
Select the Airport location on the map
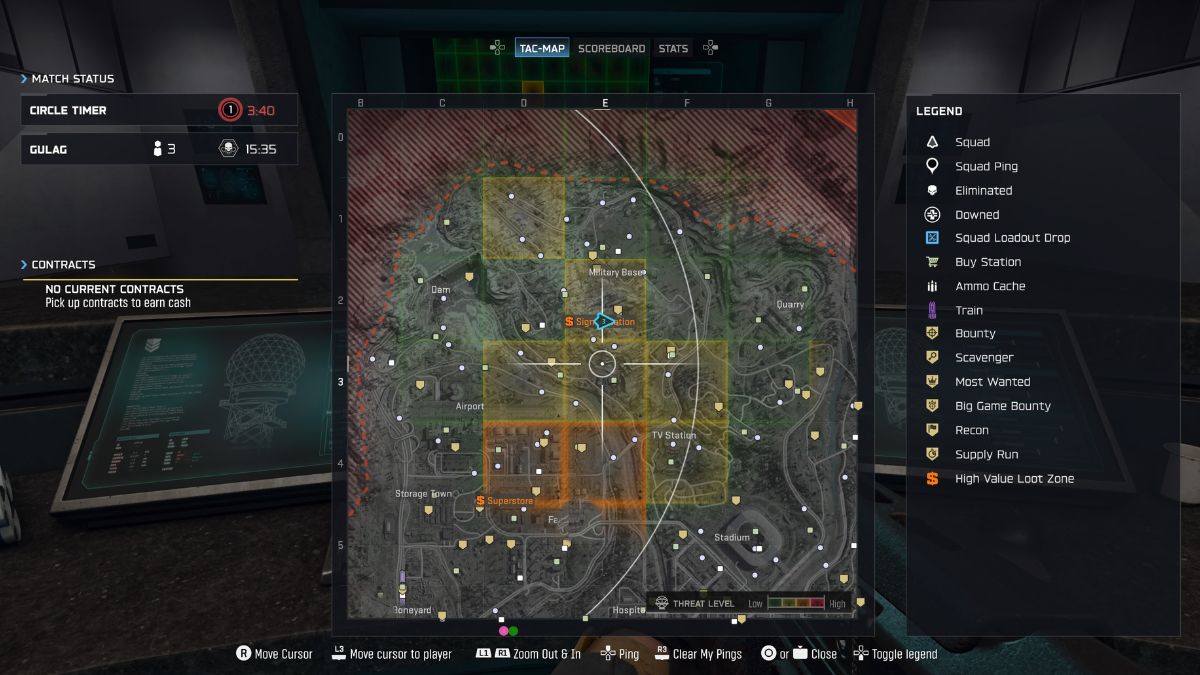pyautogui.click(x=470, y=406)
